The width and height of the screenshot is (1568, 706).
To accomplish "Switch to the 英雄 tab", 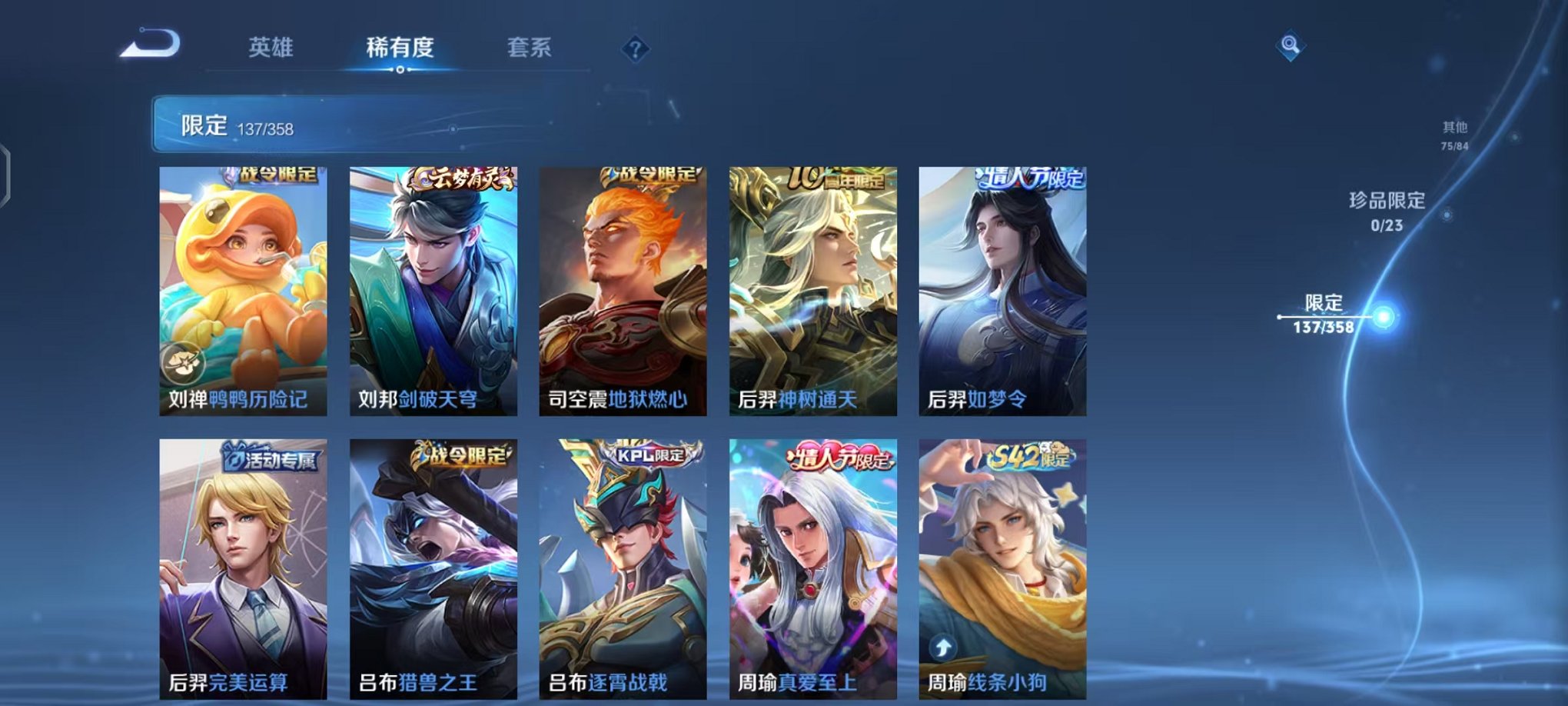I will 273,48.
